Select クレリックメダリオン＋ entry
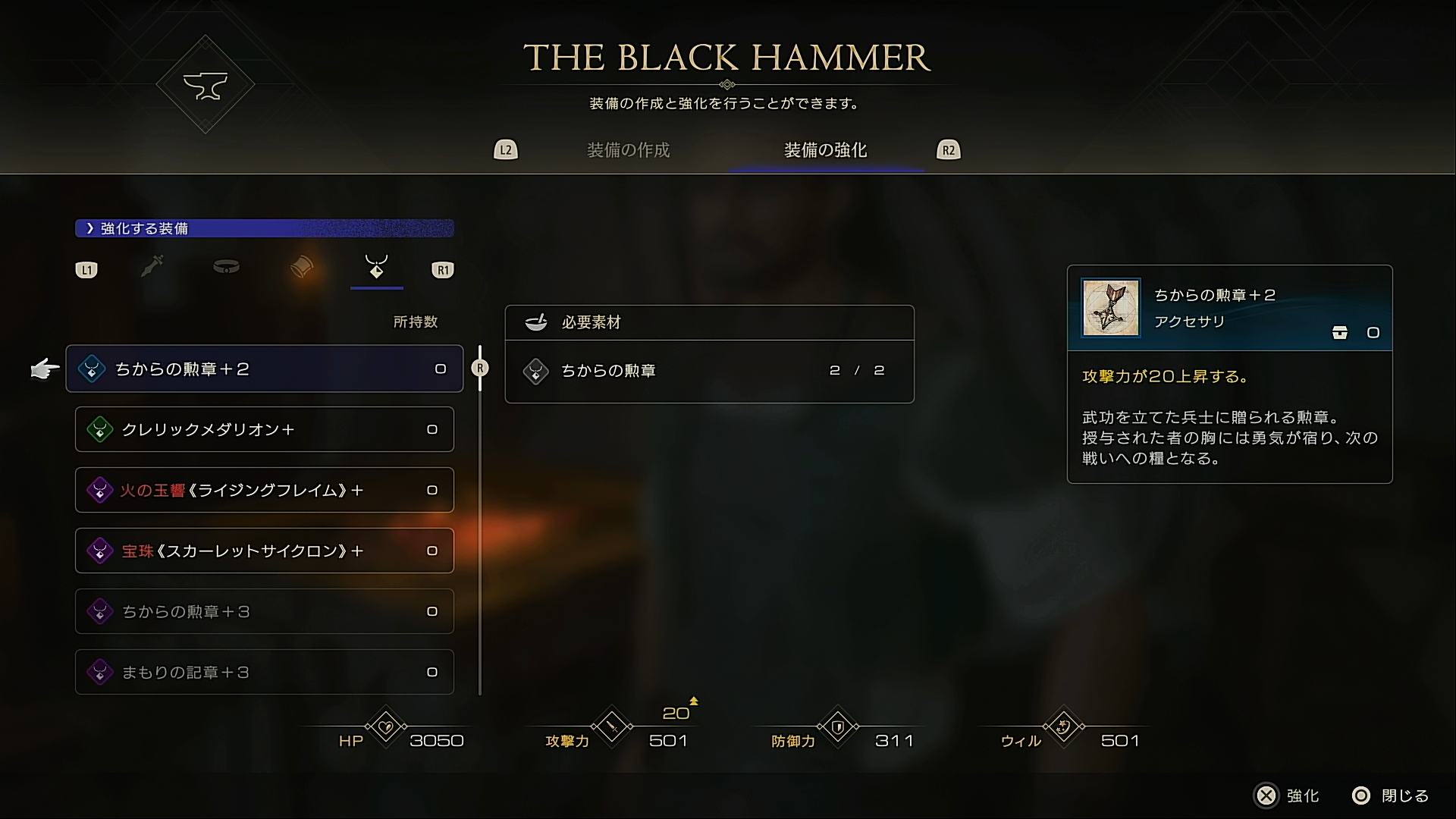 [264, 429]
